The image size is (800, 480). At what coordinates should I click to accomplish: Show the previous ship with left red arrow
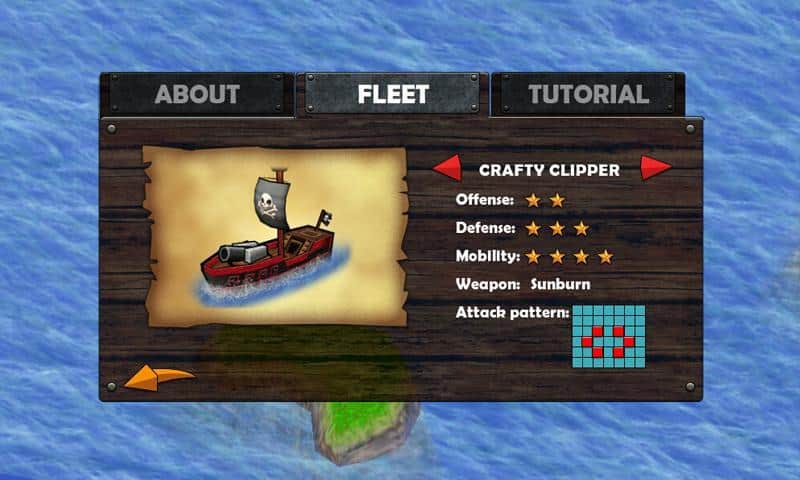[x=446, y=168]
